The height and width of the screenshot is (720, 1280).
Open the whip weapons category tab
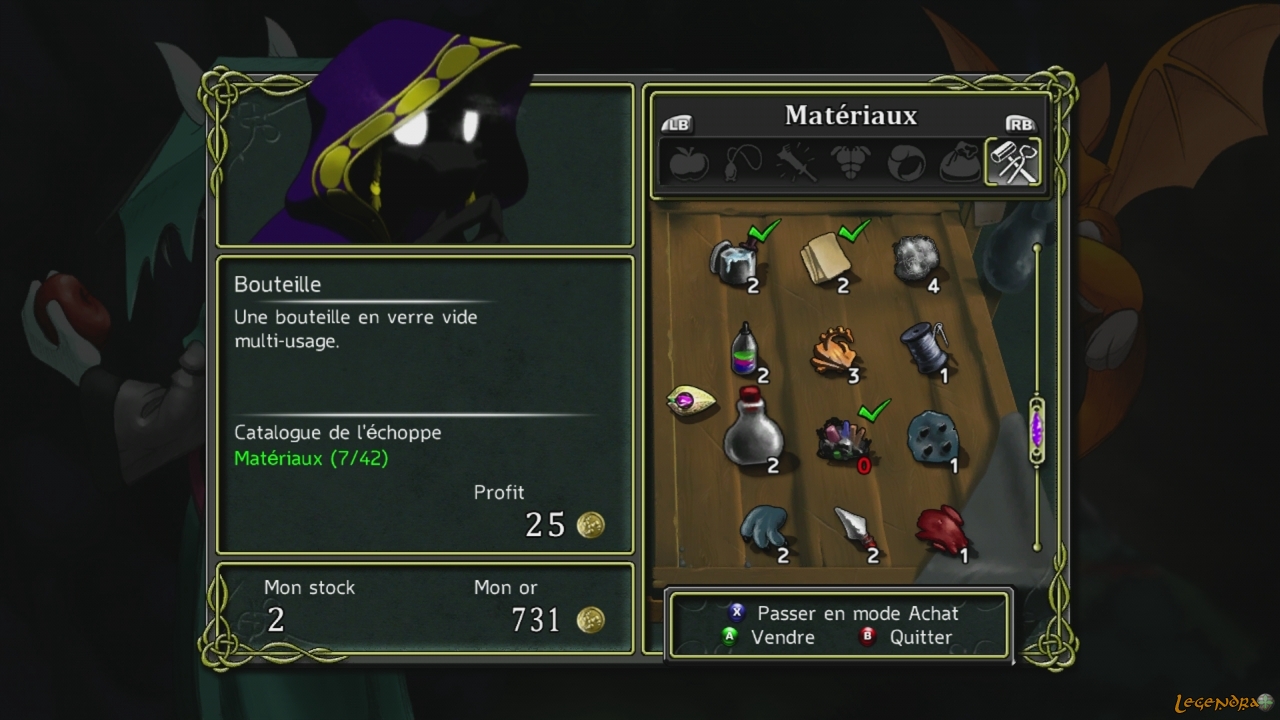pos(744,163)
